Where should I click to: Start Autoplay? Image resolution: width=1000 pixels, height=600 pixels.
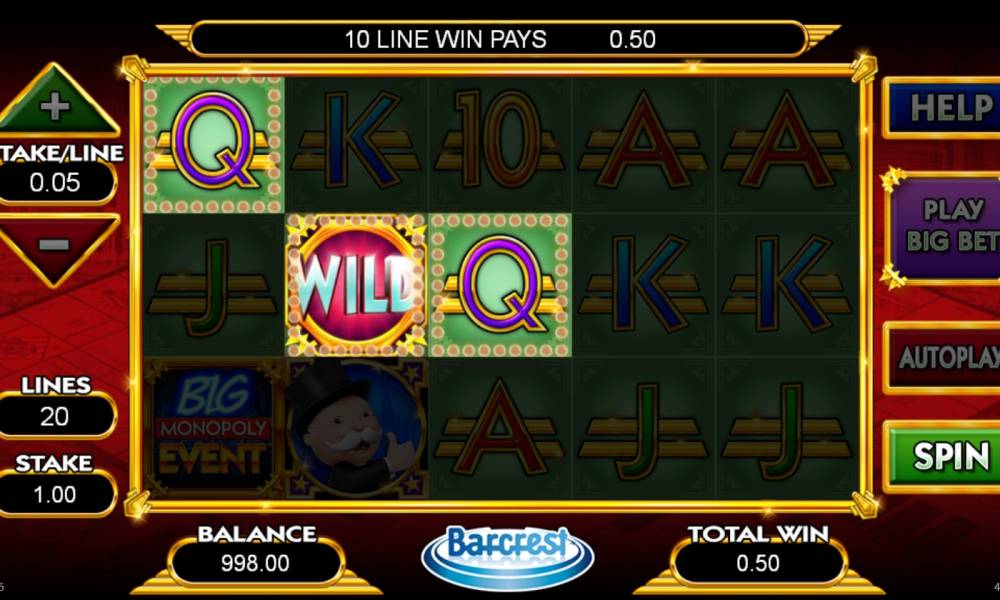pyautogui.click(x=945, y=357)
